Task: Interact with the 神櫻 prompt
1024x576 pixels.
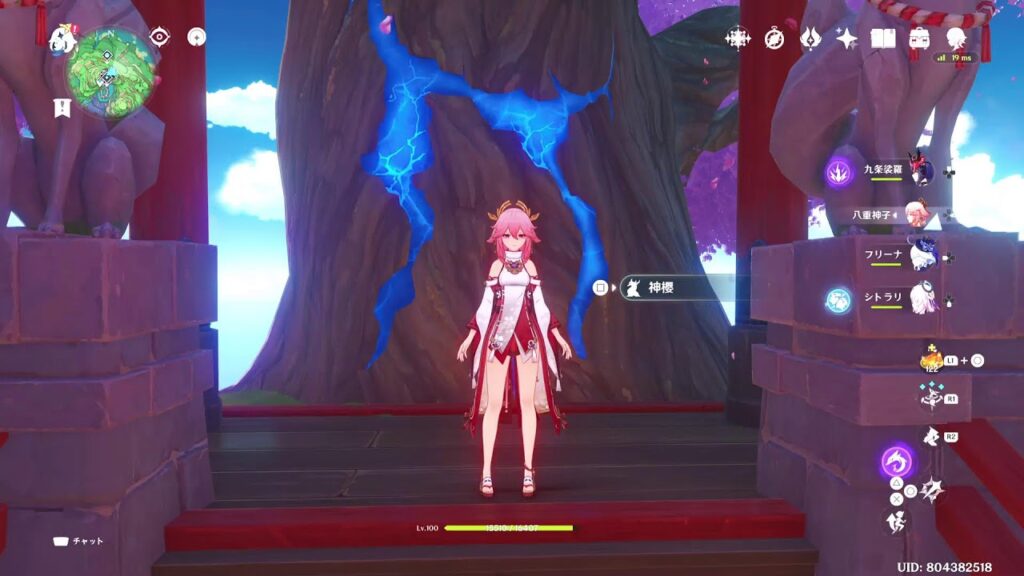Action: click(660, 288)
